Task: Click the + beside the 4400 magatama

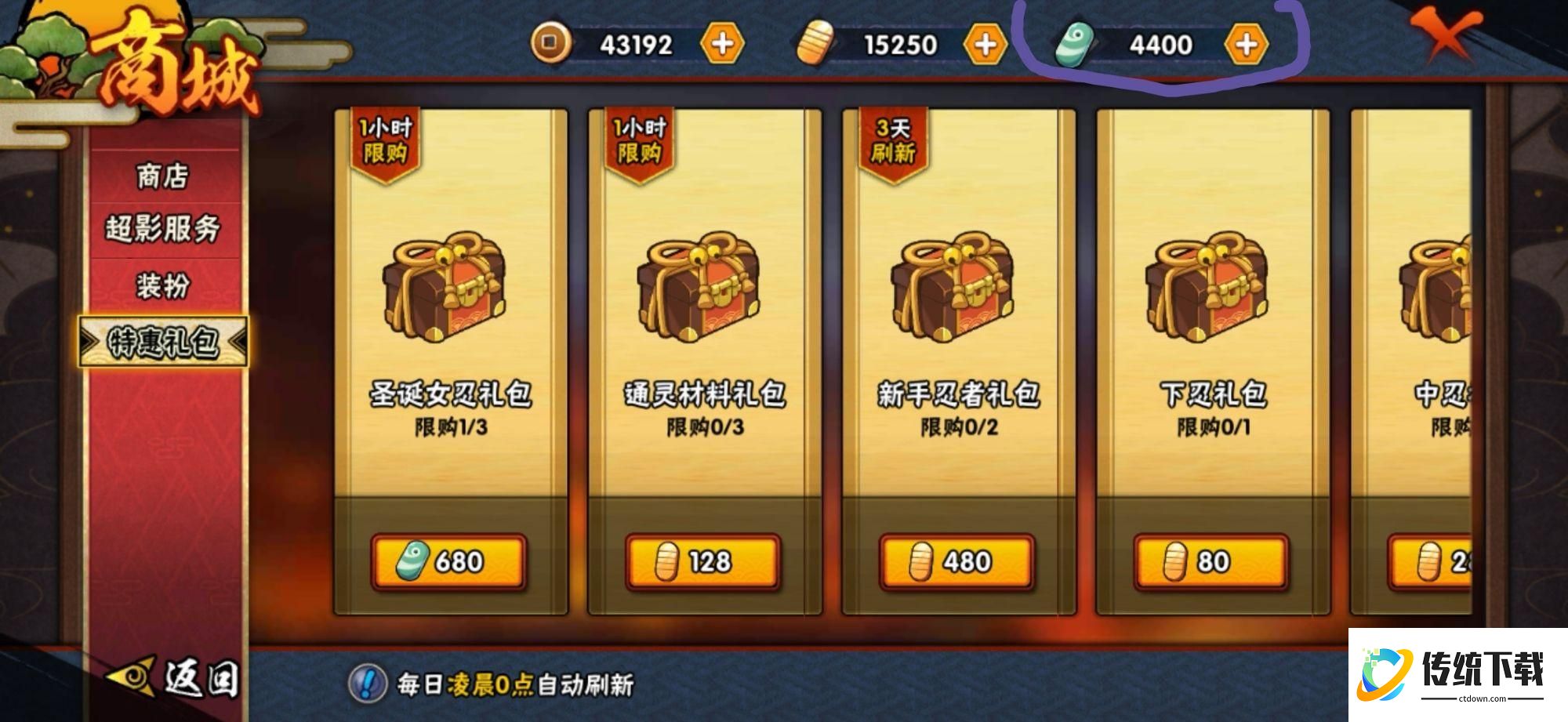Action: [1248, 45]
